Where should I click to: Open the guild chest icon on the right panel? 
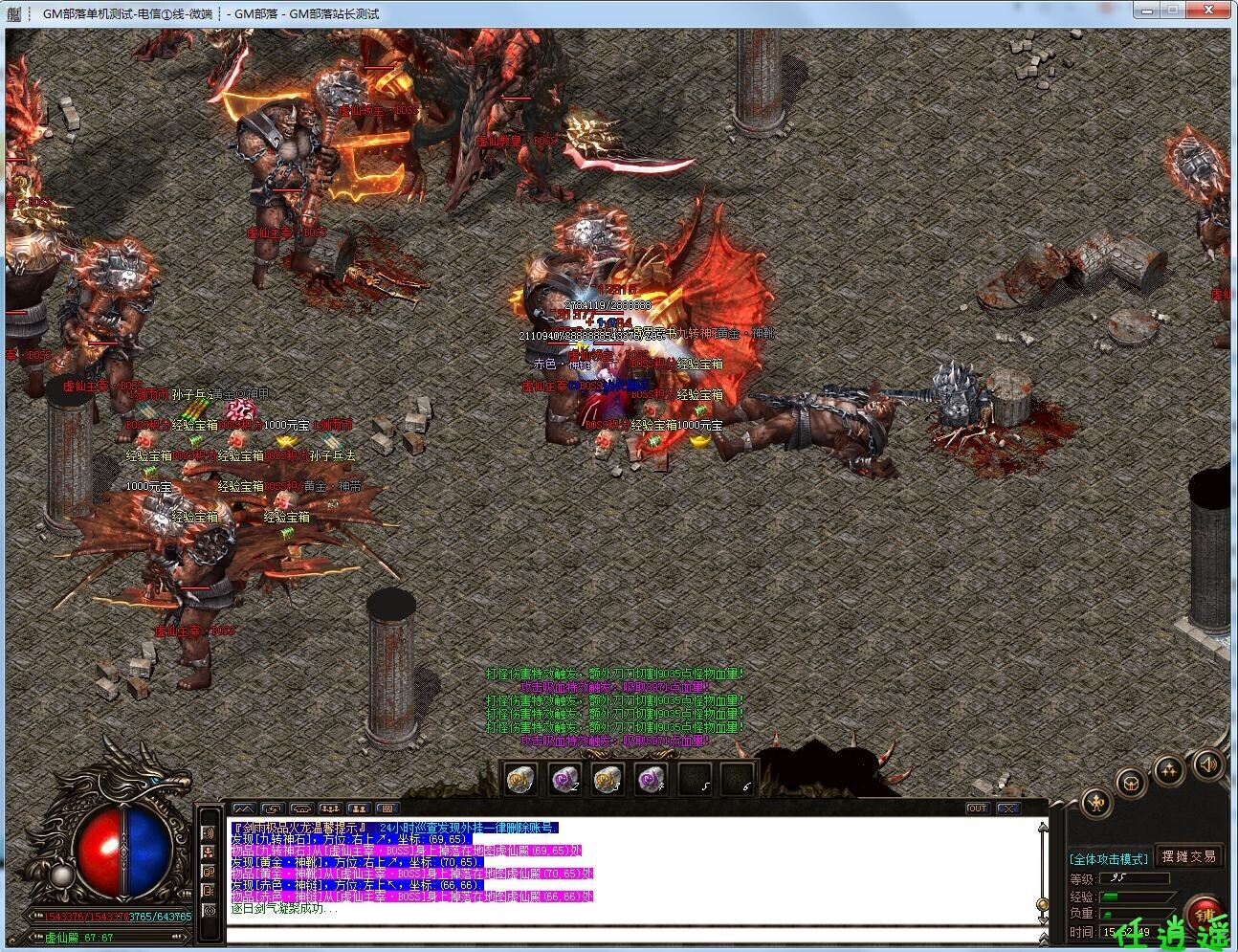click(x=1129, y=784)
